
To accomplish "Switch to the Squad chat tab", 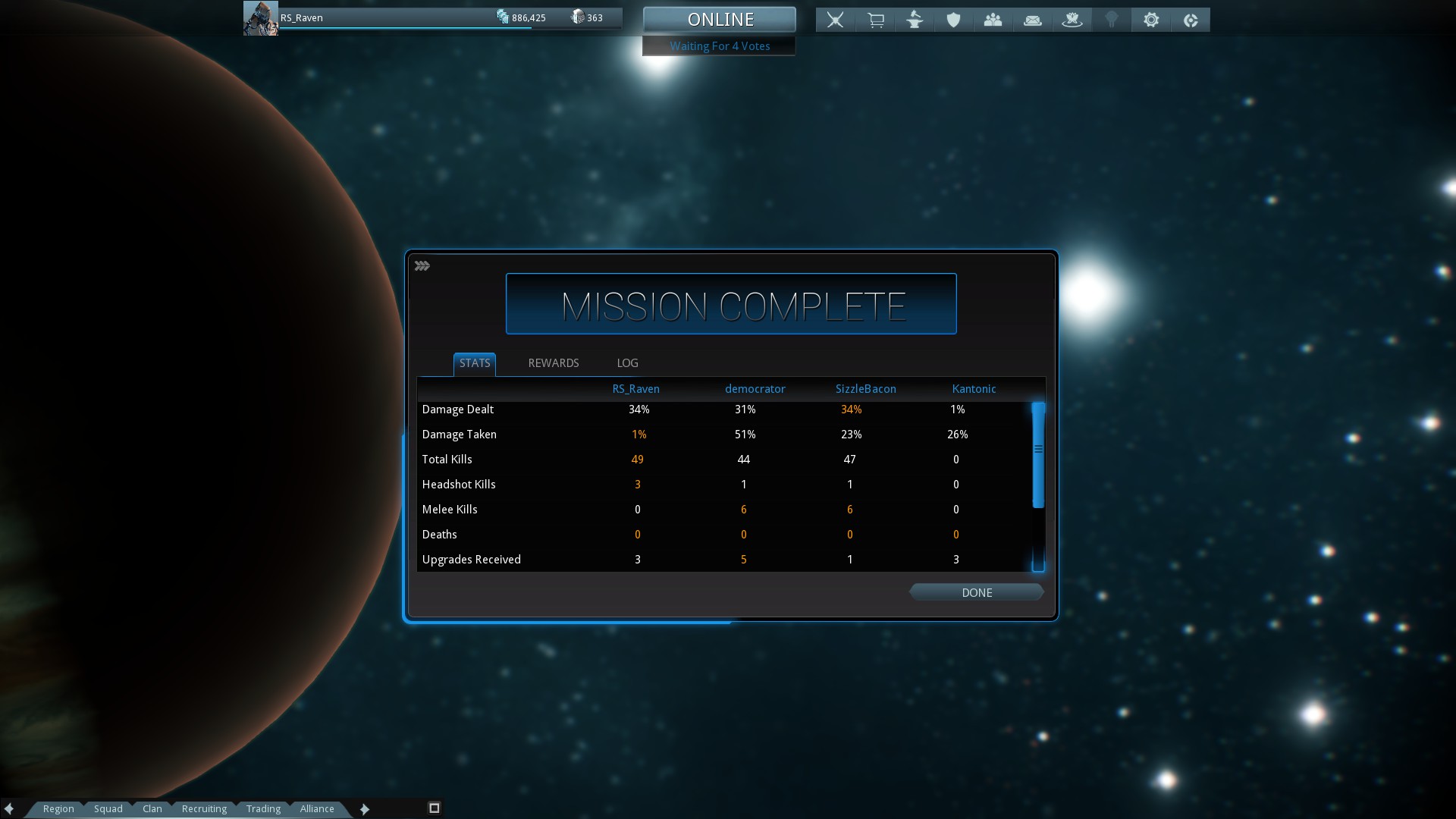I will [x=108, y=808].
